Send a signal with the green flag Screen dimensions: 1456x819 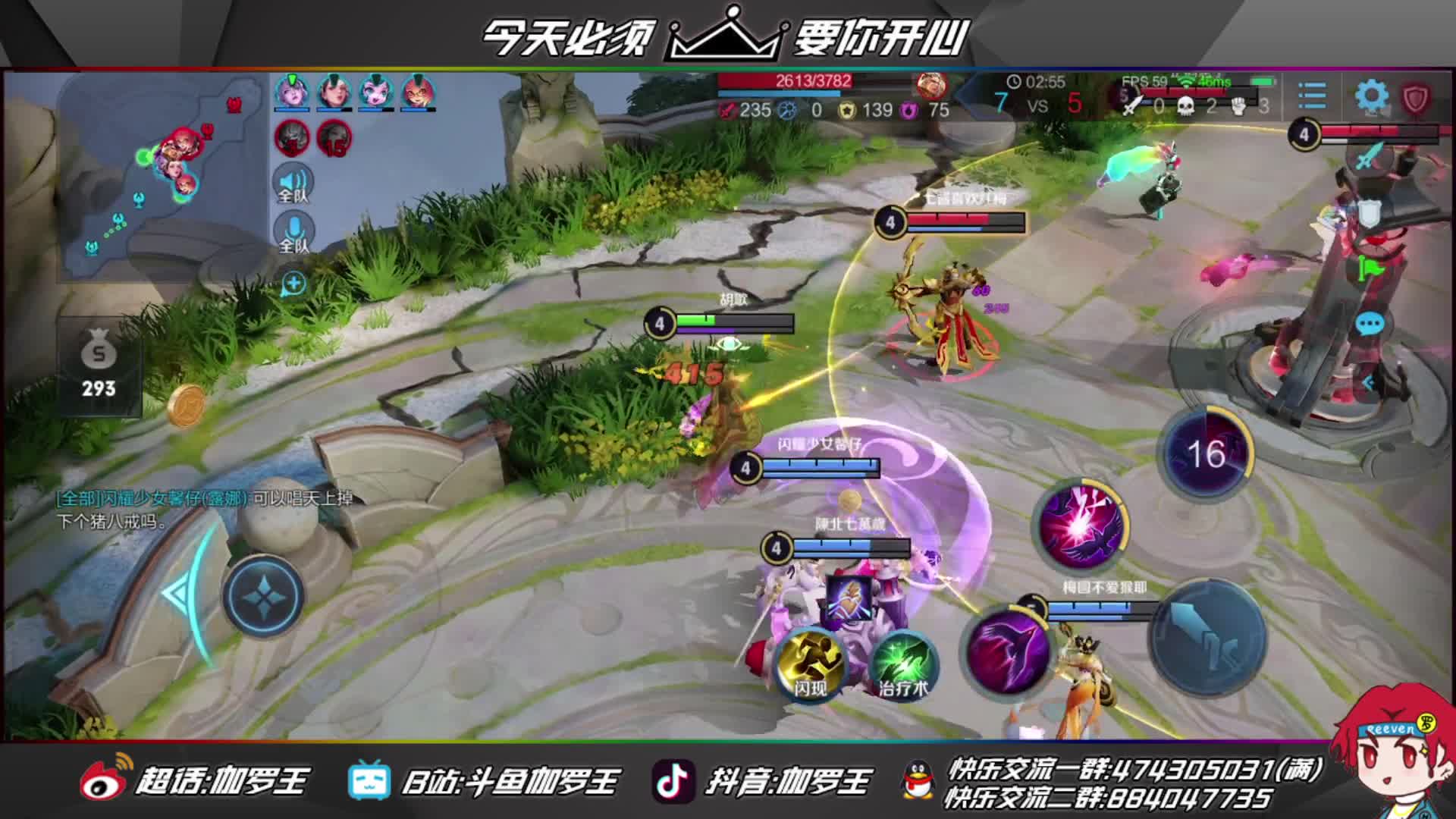pos(1371,268)
